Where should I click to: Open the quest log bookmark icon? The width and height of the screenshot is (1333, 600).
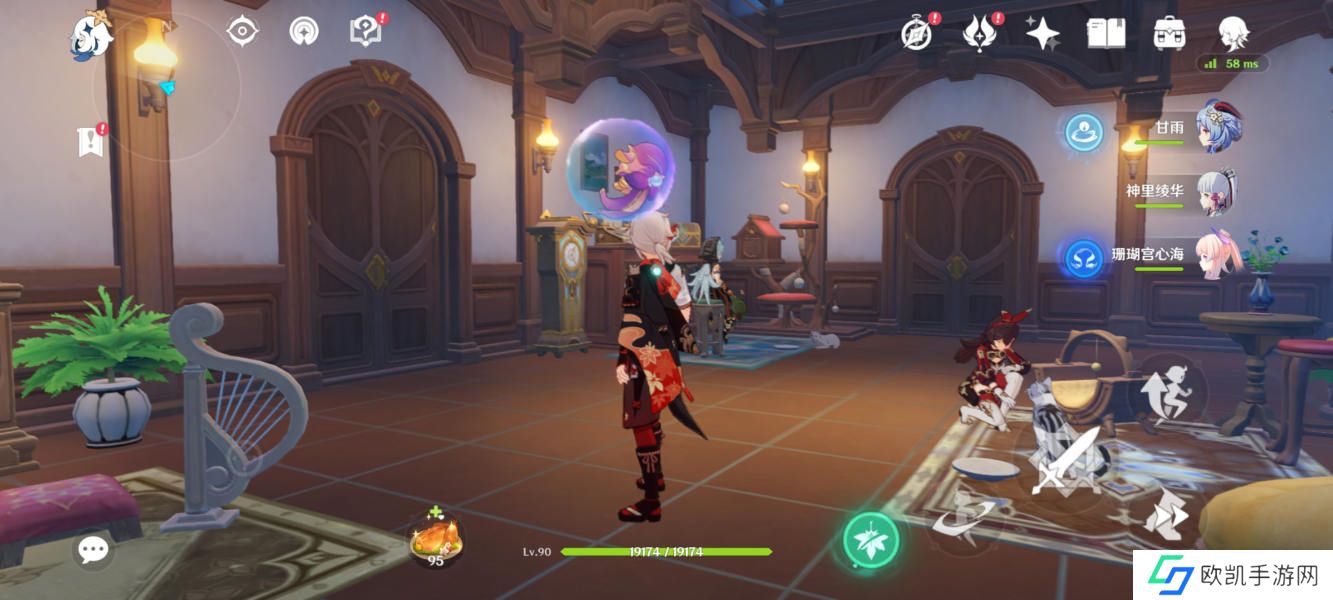(x=90, y=143)
